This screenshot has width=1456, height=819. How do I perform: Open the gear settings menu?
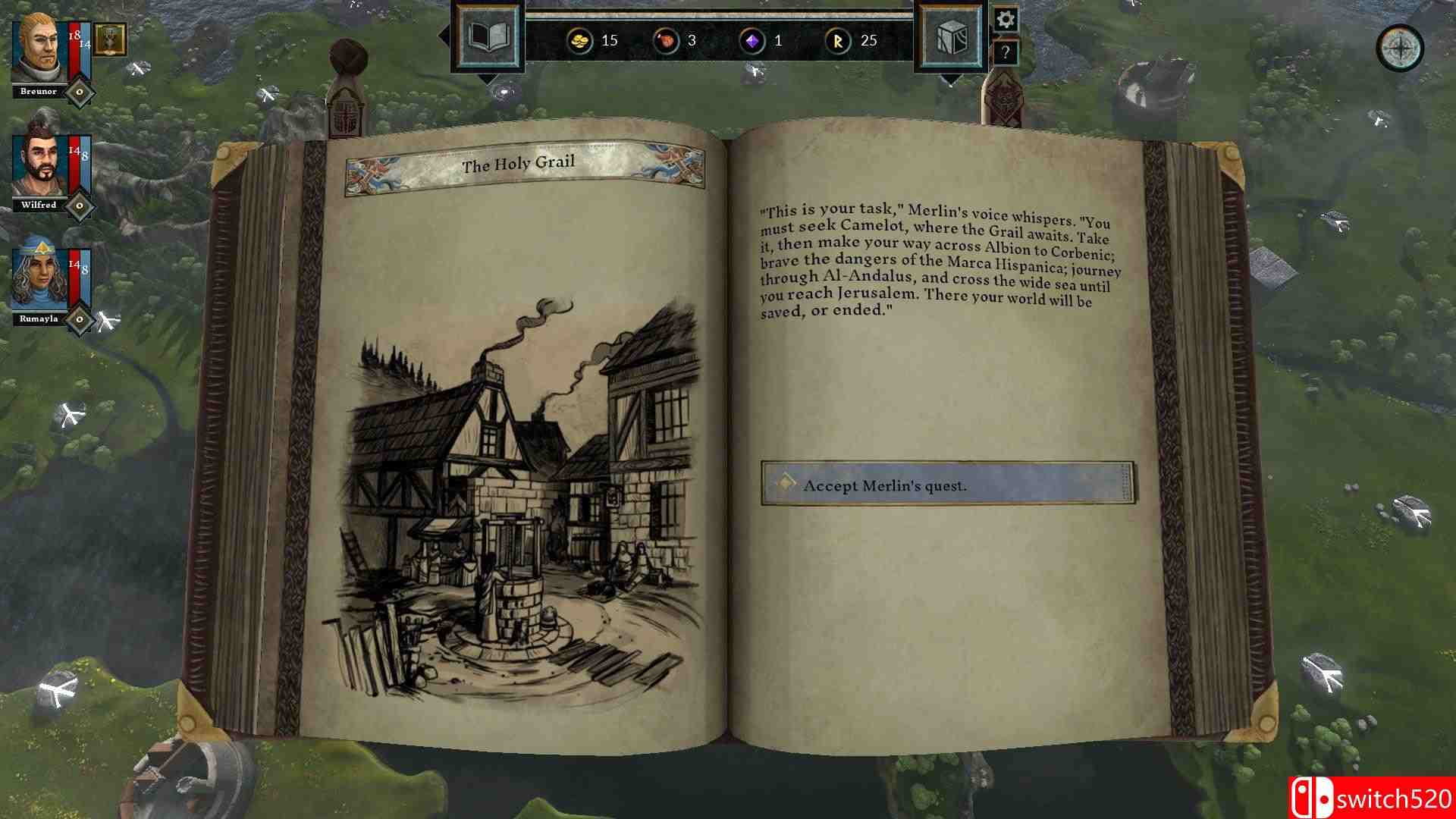1006,20
